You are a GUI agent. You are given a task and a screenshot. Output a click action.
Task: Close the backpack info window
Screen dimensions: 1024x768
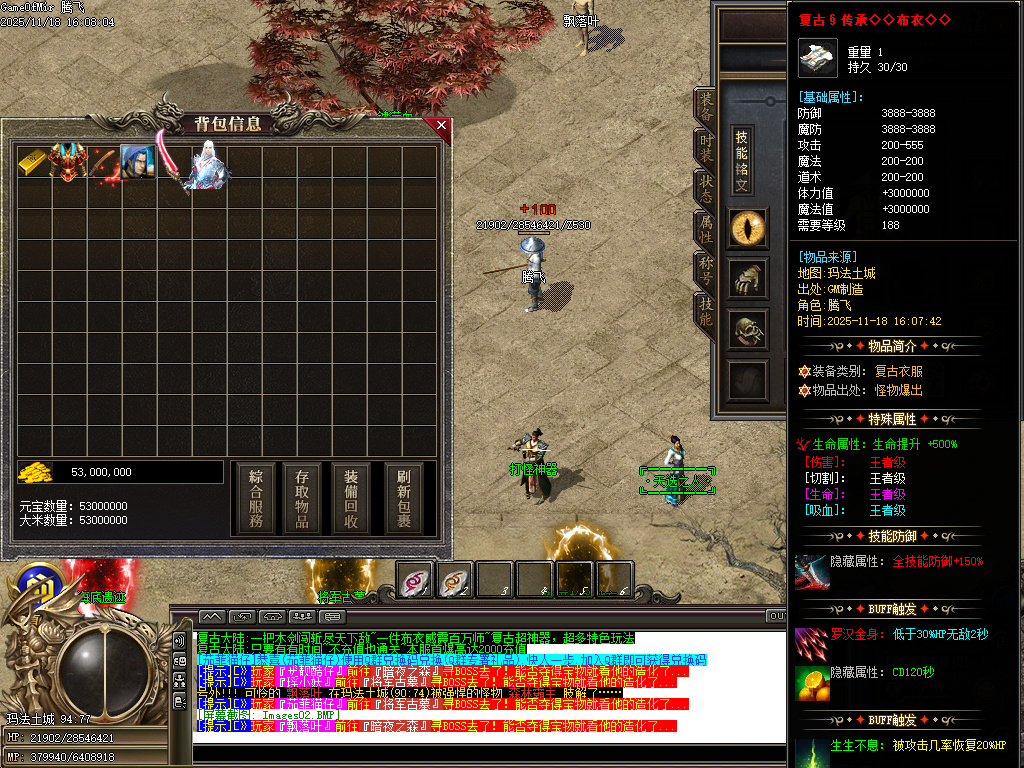click(x=441, y=126)
